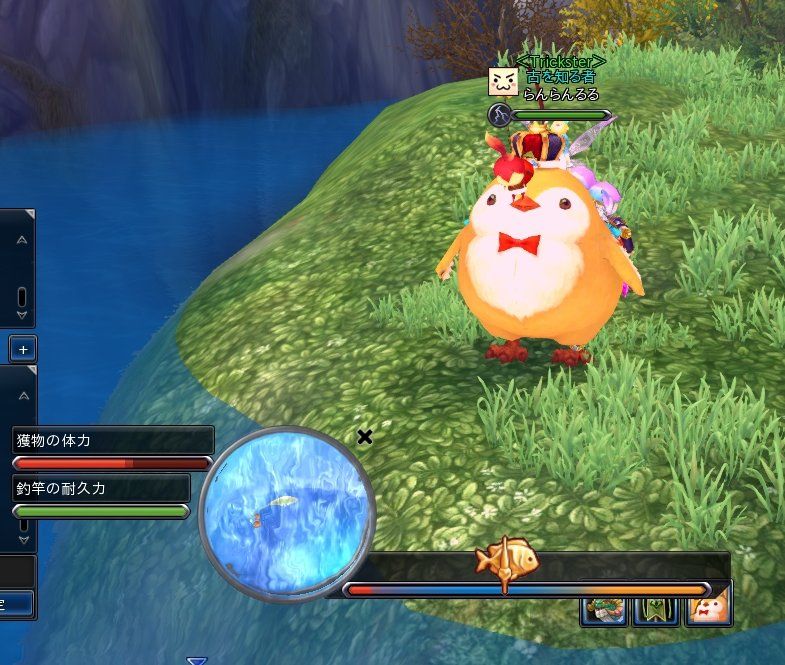
Task: Open the green banner icon
Action: click(658, 607)
